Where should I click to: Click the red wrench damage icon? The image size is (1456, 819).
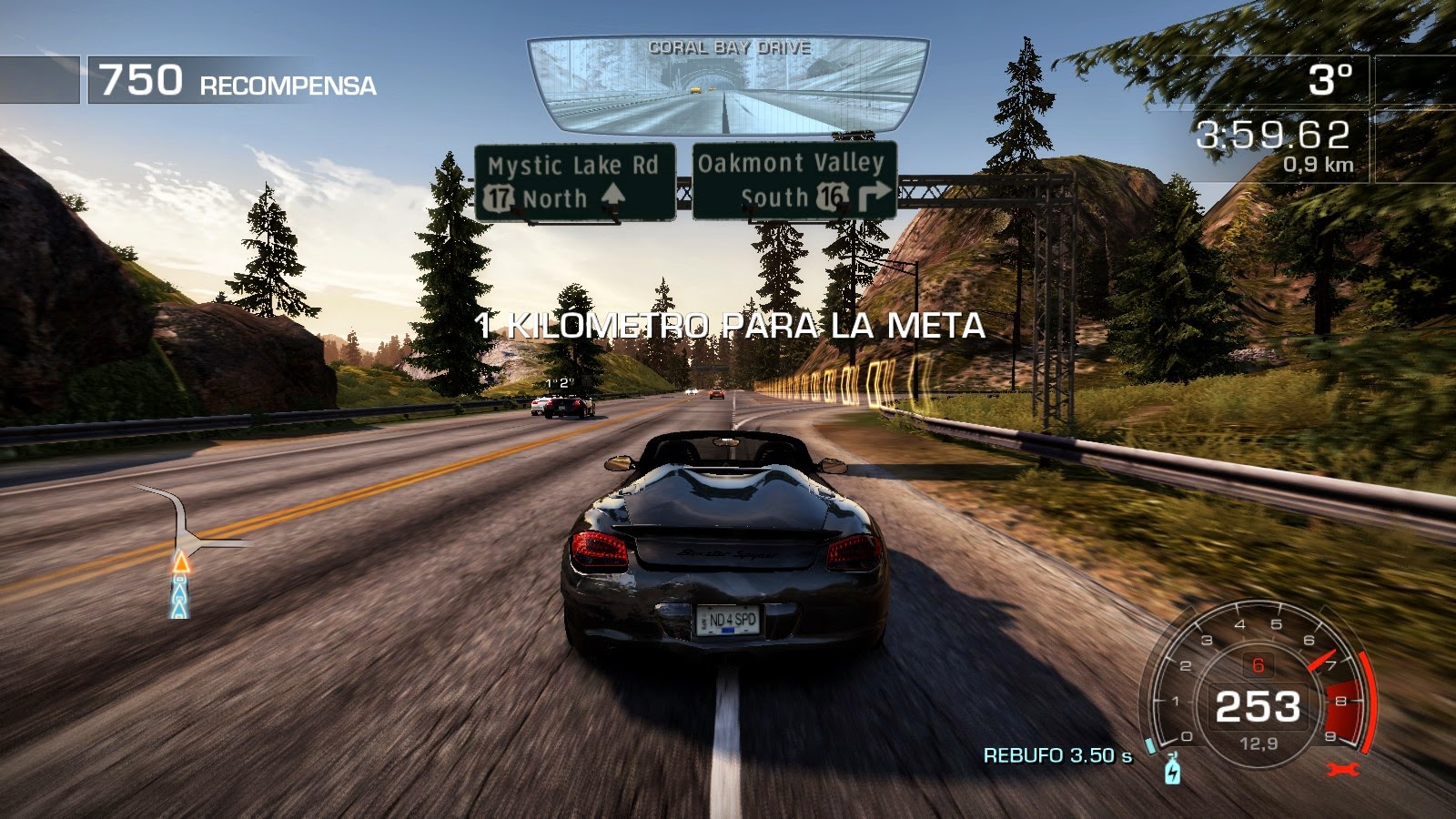point(1342,770)
